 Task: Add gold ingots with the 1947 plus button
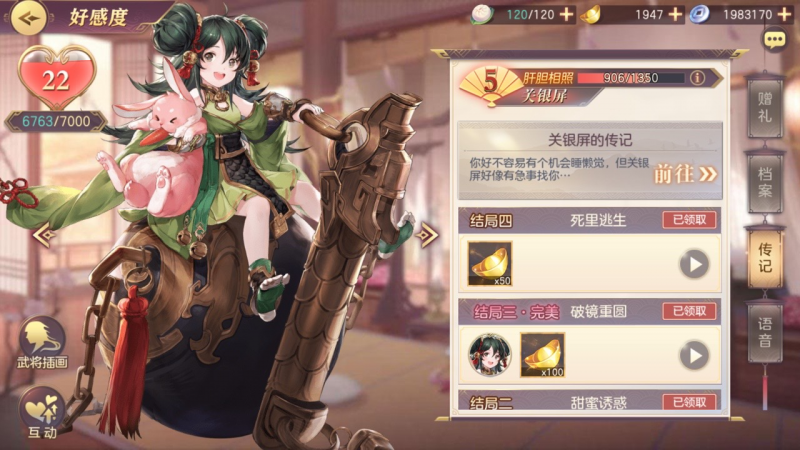(x=675, y=14)
